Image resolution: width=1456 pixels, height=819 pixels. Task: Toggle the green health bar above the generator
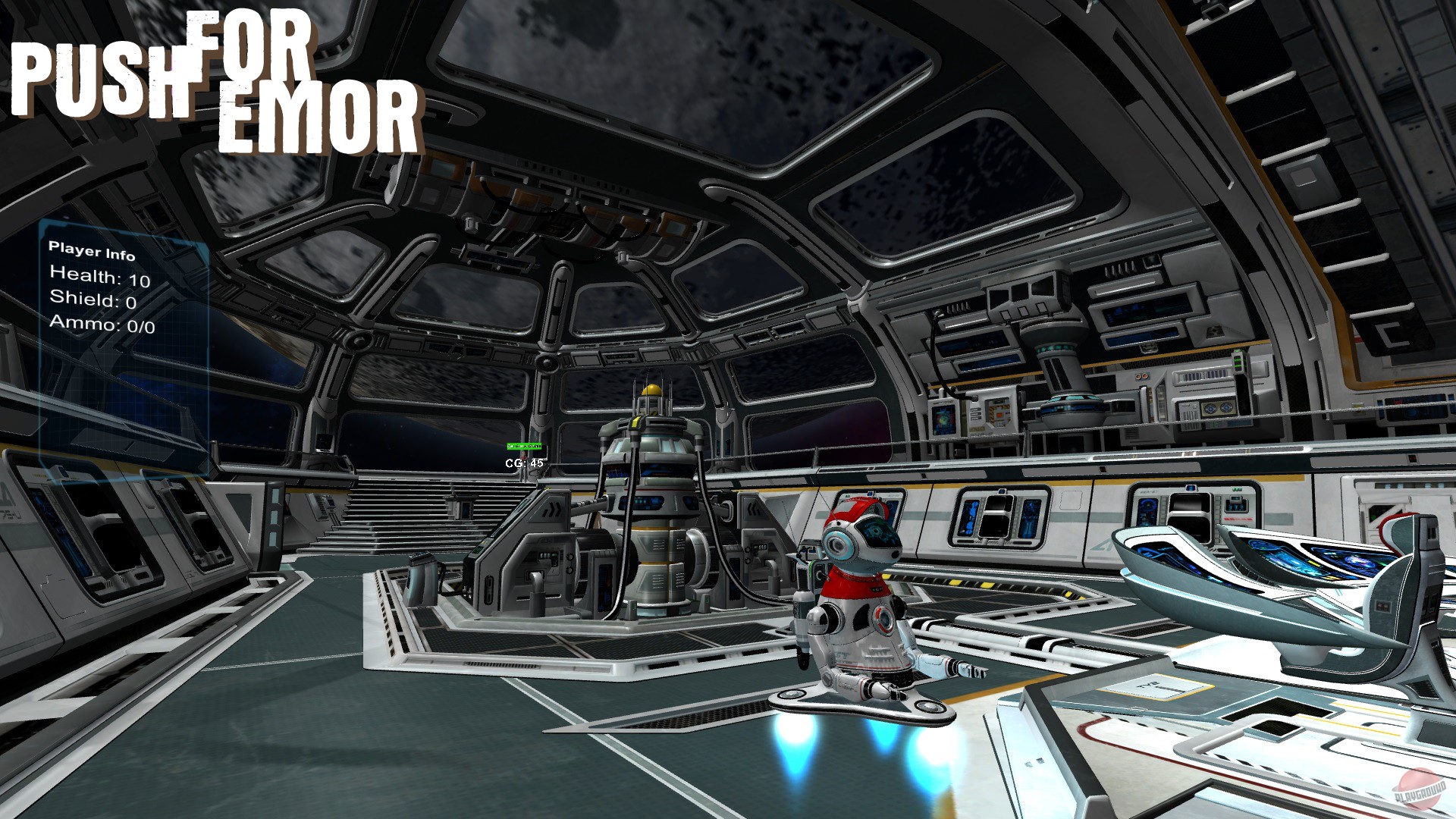coord(523,447)
